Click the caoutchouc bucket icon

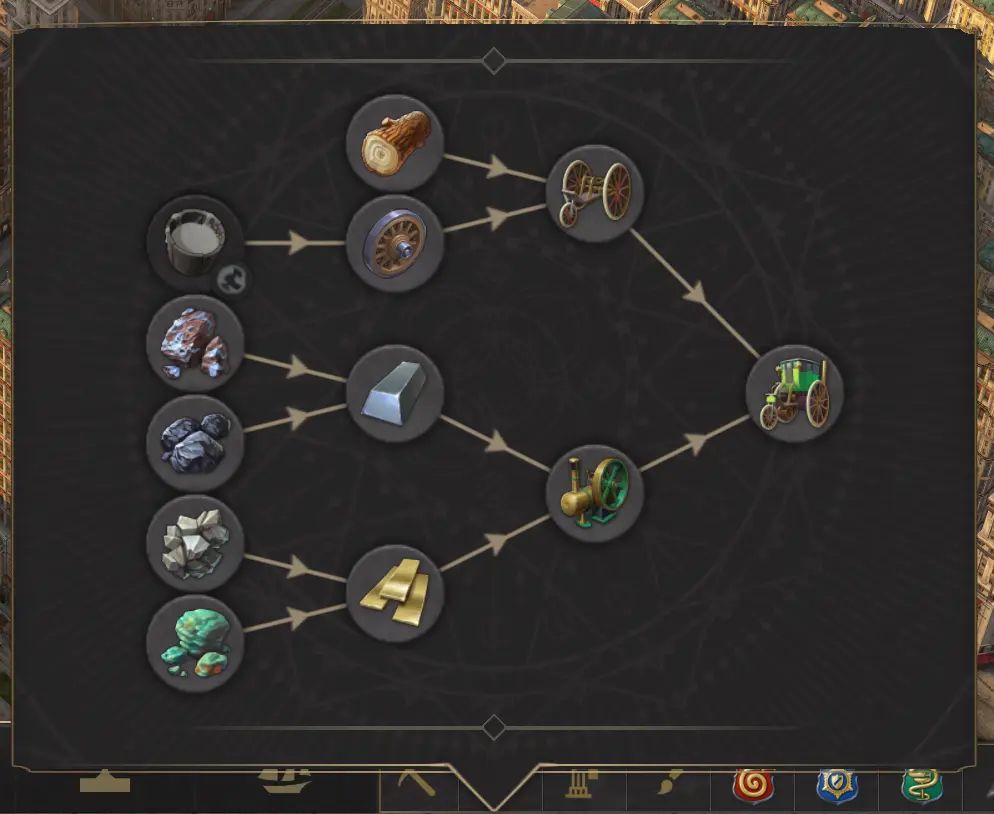pyautogui.click(x=194, y=240)
